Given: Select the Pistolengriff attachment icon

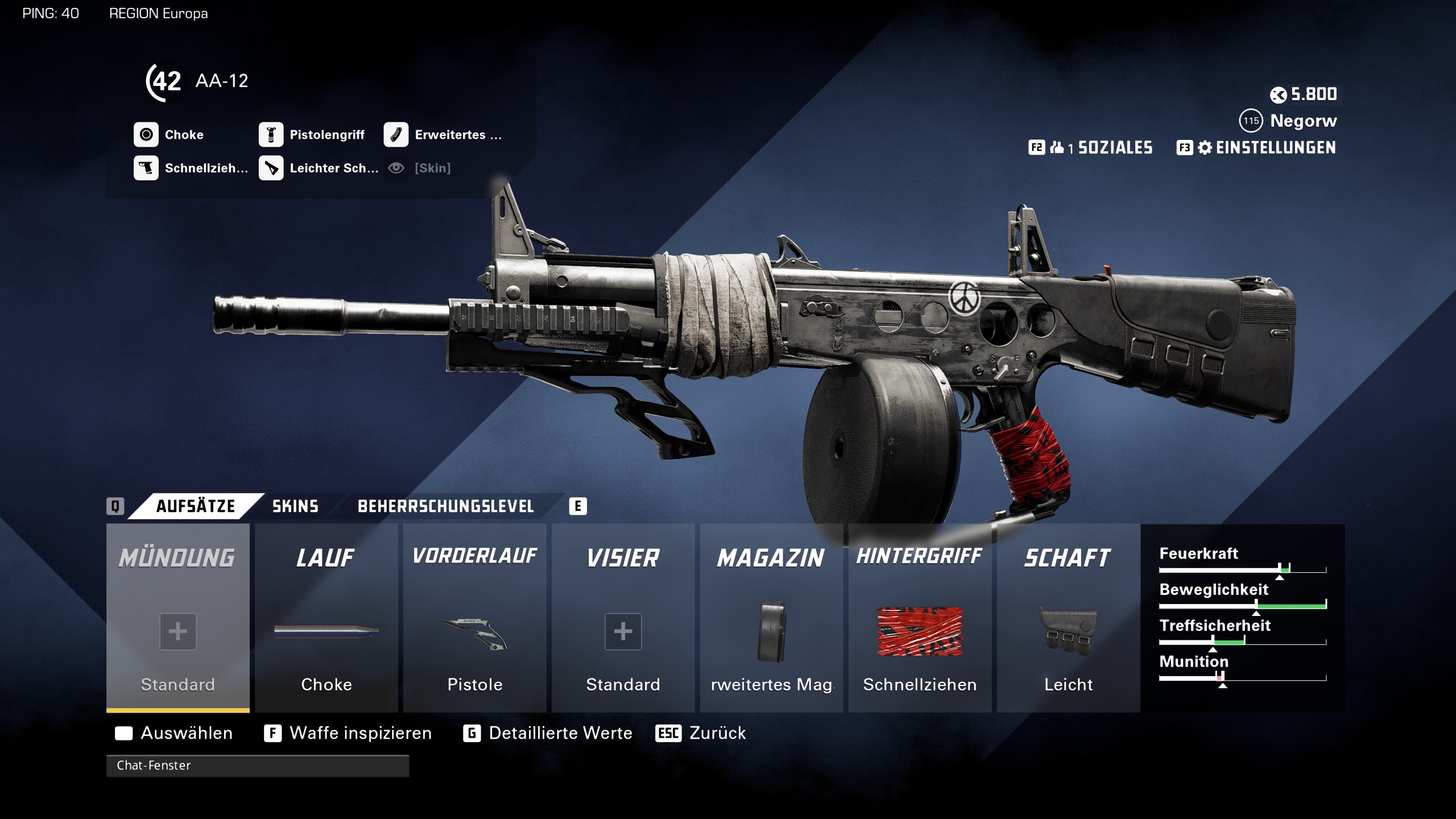Looking at the screenshot, I should coord(272,135).
